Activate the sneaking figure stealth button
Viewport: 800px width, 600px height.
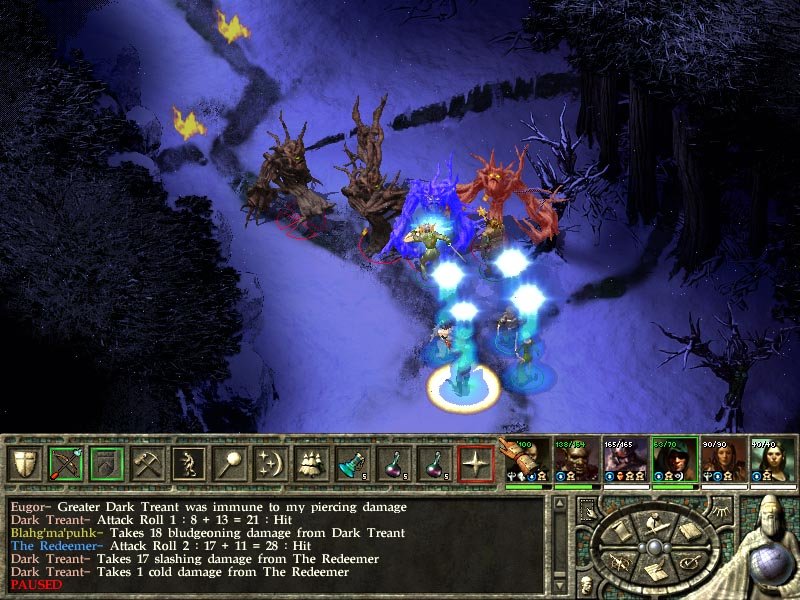188,464
